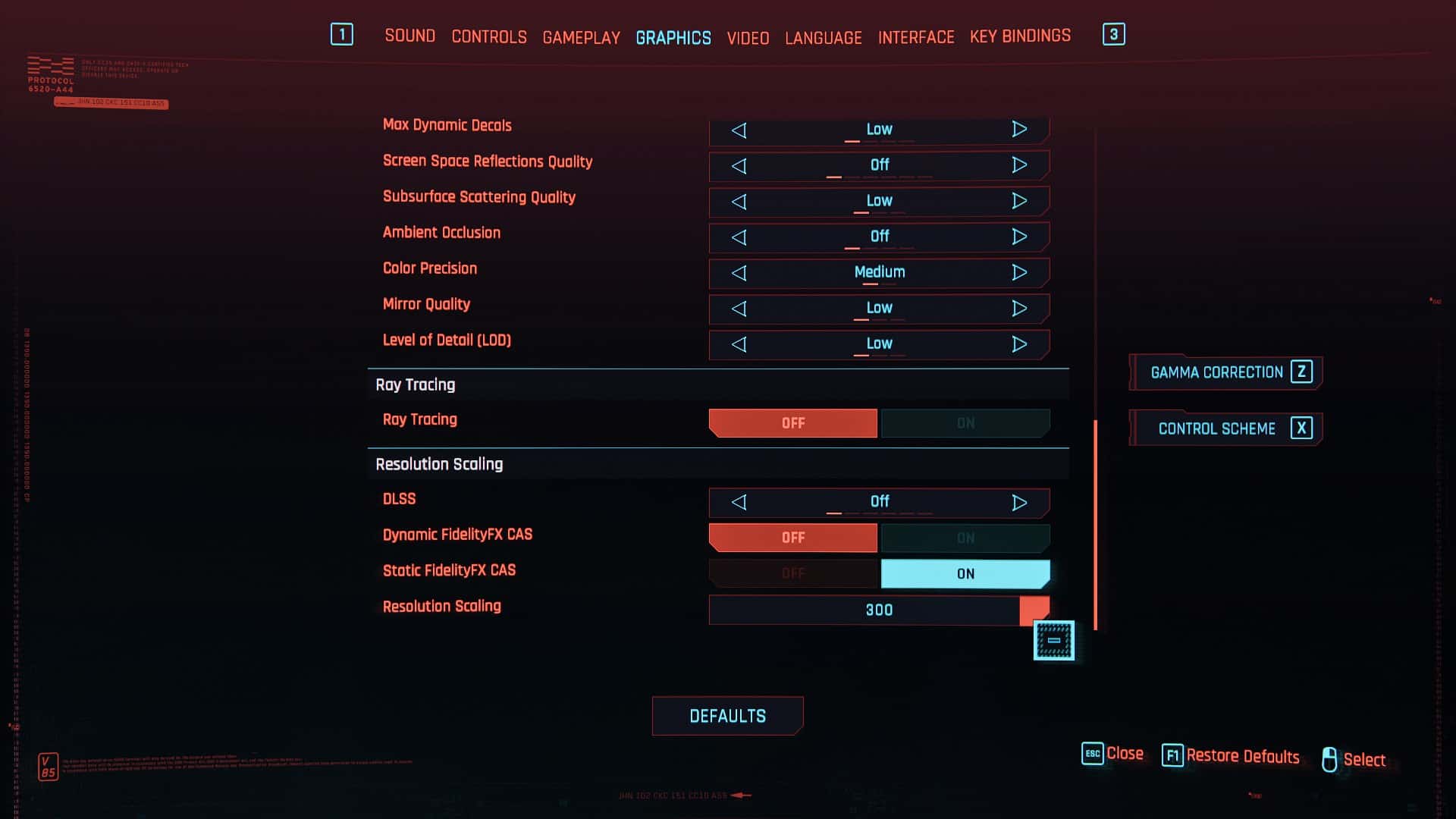This screenshot has width=1456, height=819.
Task: Turn on Dynamic FidelityFX CAS
Action: 965,537
